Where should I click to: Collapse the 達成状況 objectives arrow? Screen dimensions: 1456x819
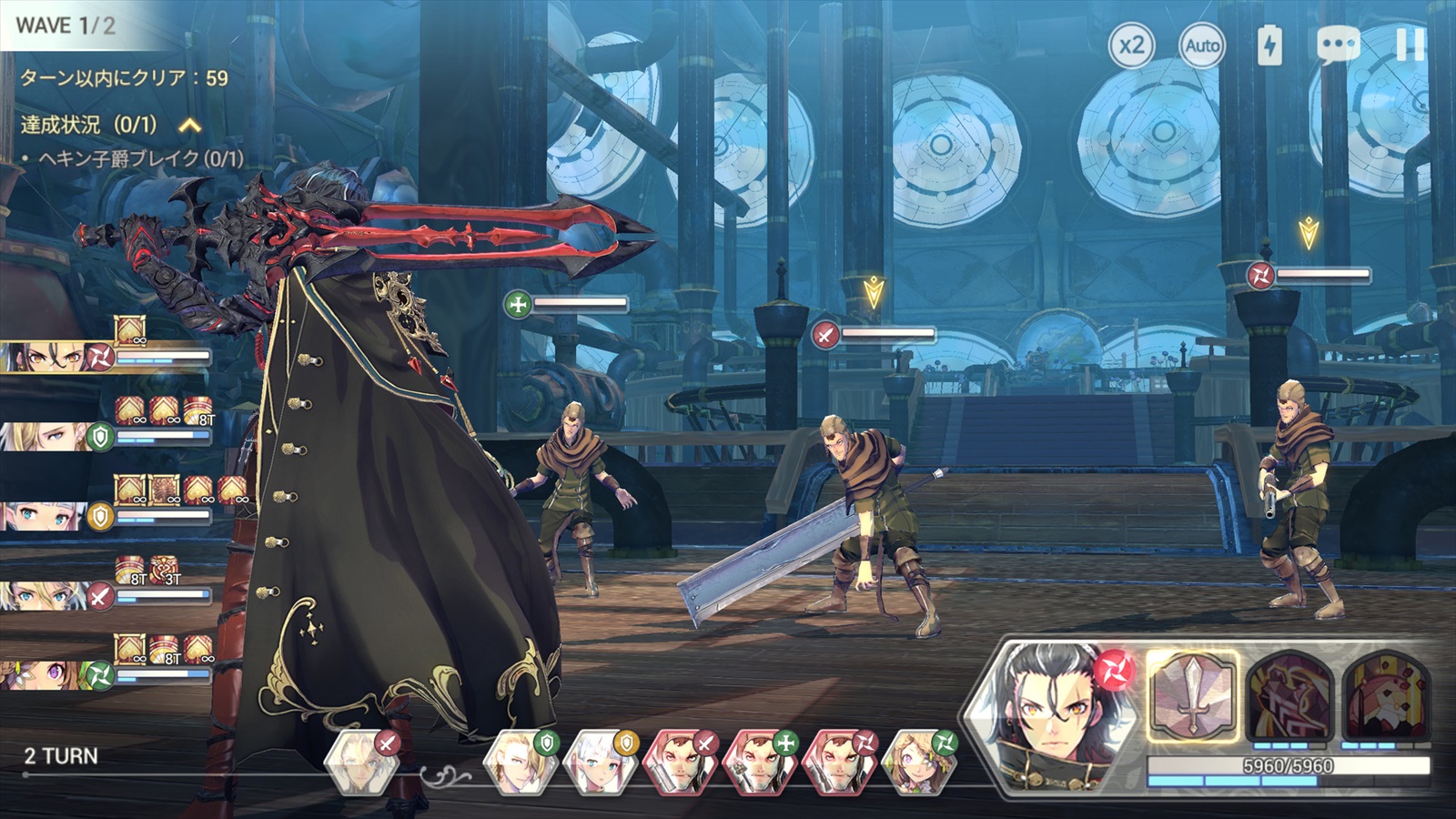click(x=189, y=125)
